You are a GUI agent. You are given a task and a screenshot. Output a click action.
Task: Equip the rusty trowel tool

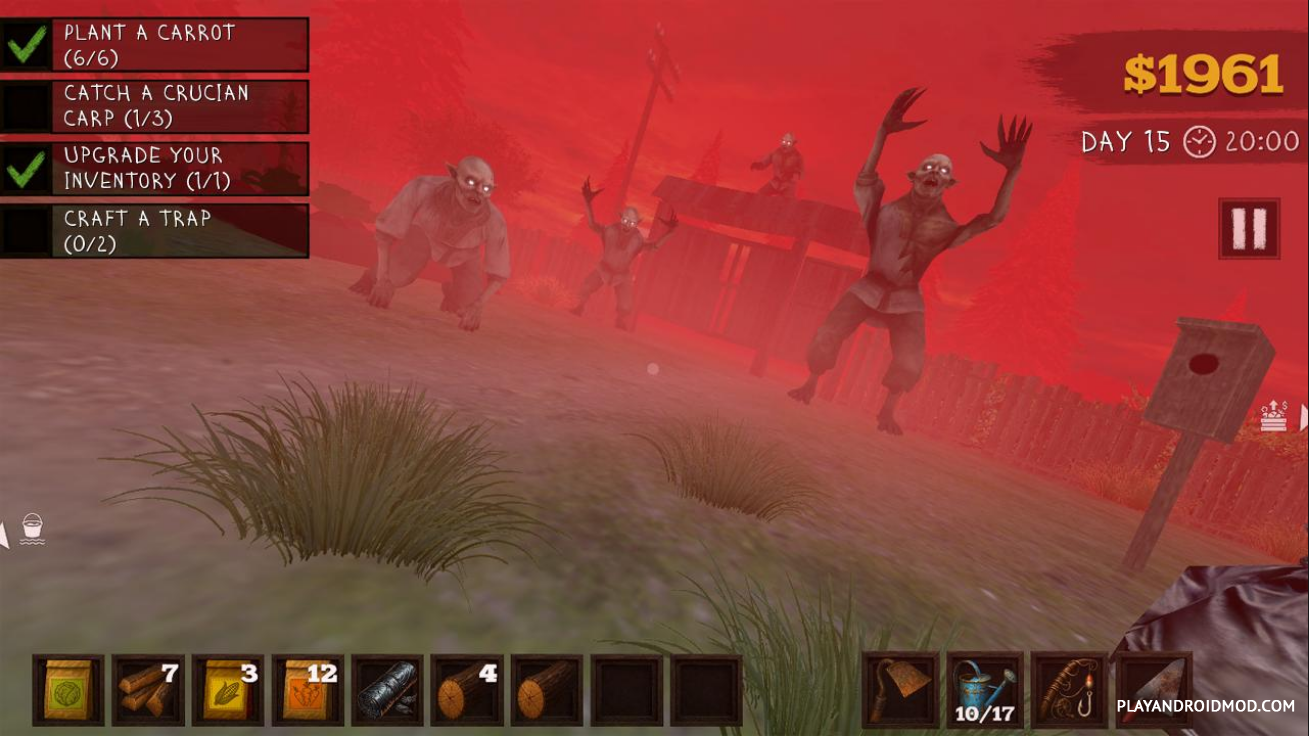tap(1153, 689)
